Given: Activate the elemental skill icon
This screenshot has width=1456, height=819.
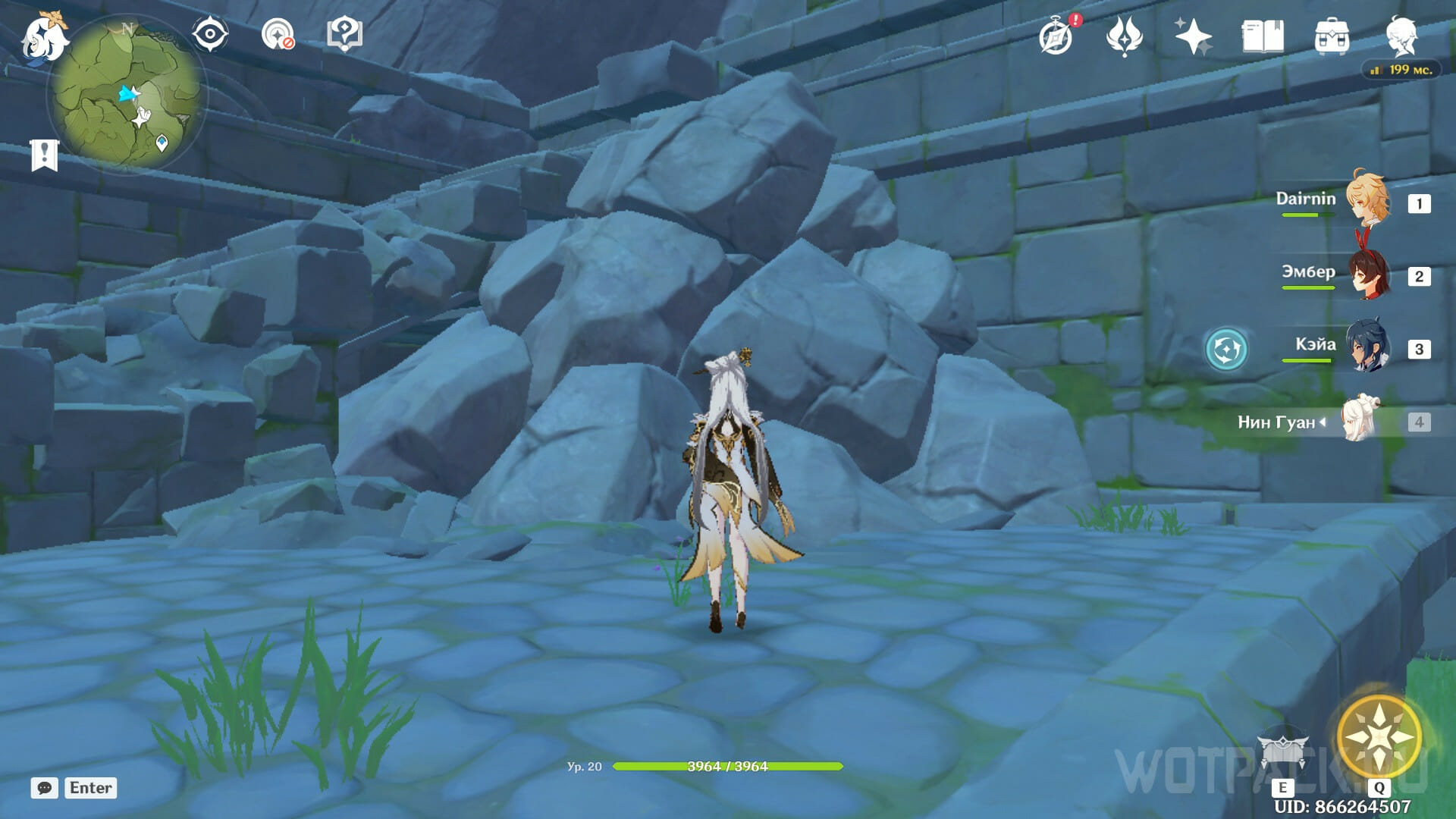Looking at the screenshot, I should [1282, 751].
